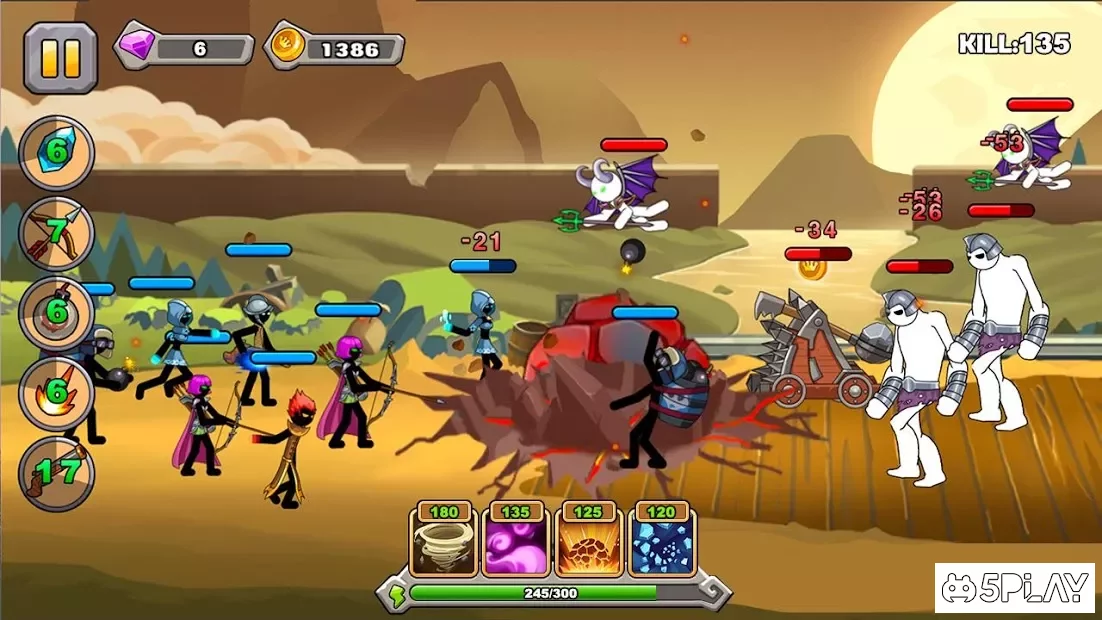1102x620 pixels.
Task: Choose the cannon ability showing 17
Action: 57,472
